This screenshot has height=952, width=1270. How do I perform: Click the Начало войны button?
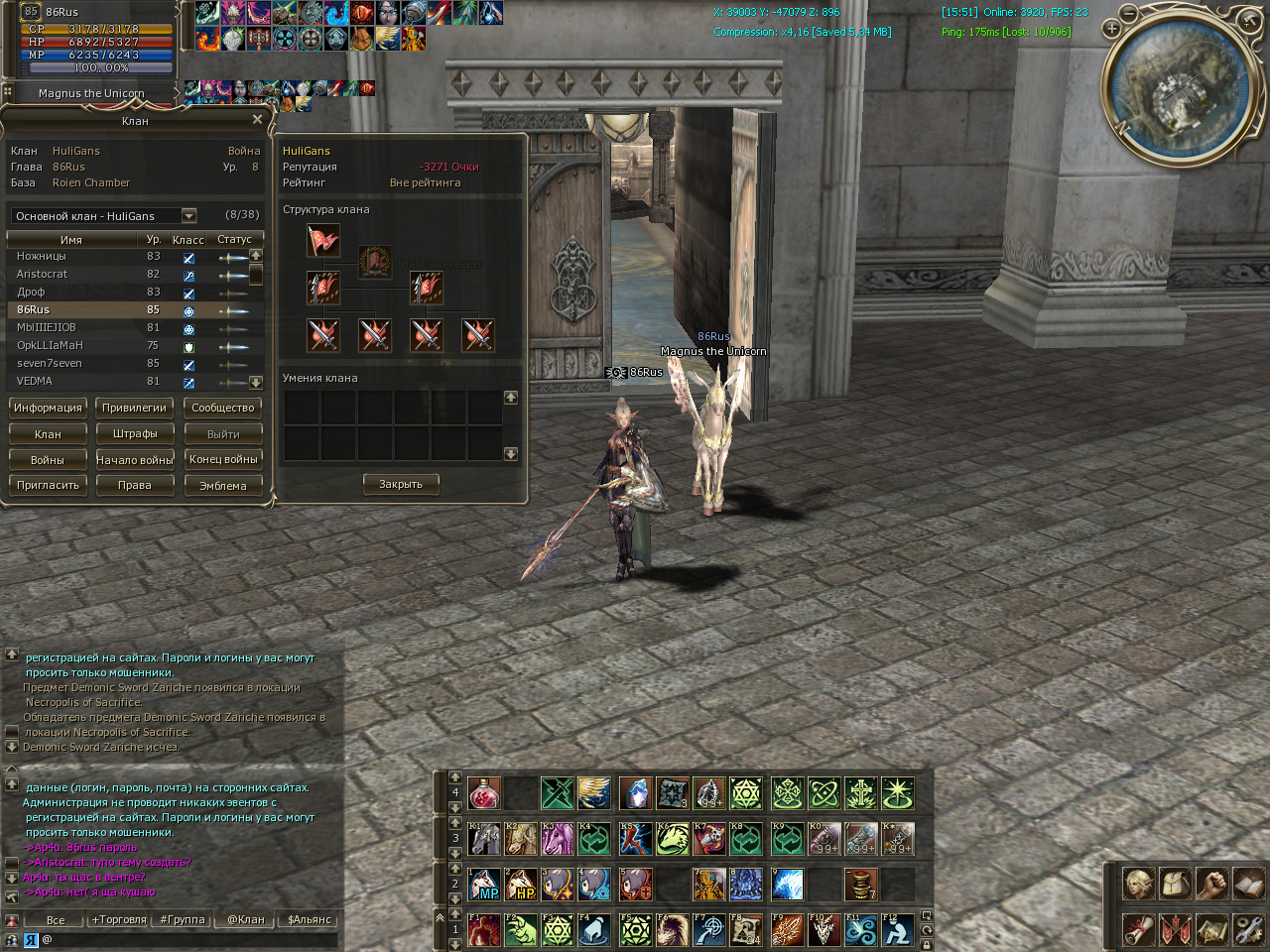[134, 459]
